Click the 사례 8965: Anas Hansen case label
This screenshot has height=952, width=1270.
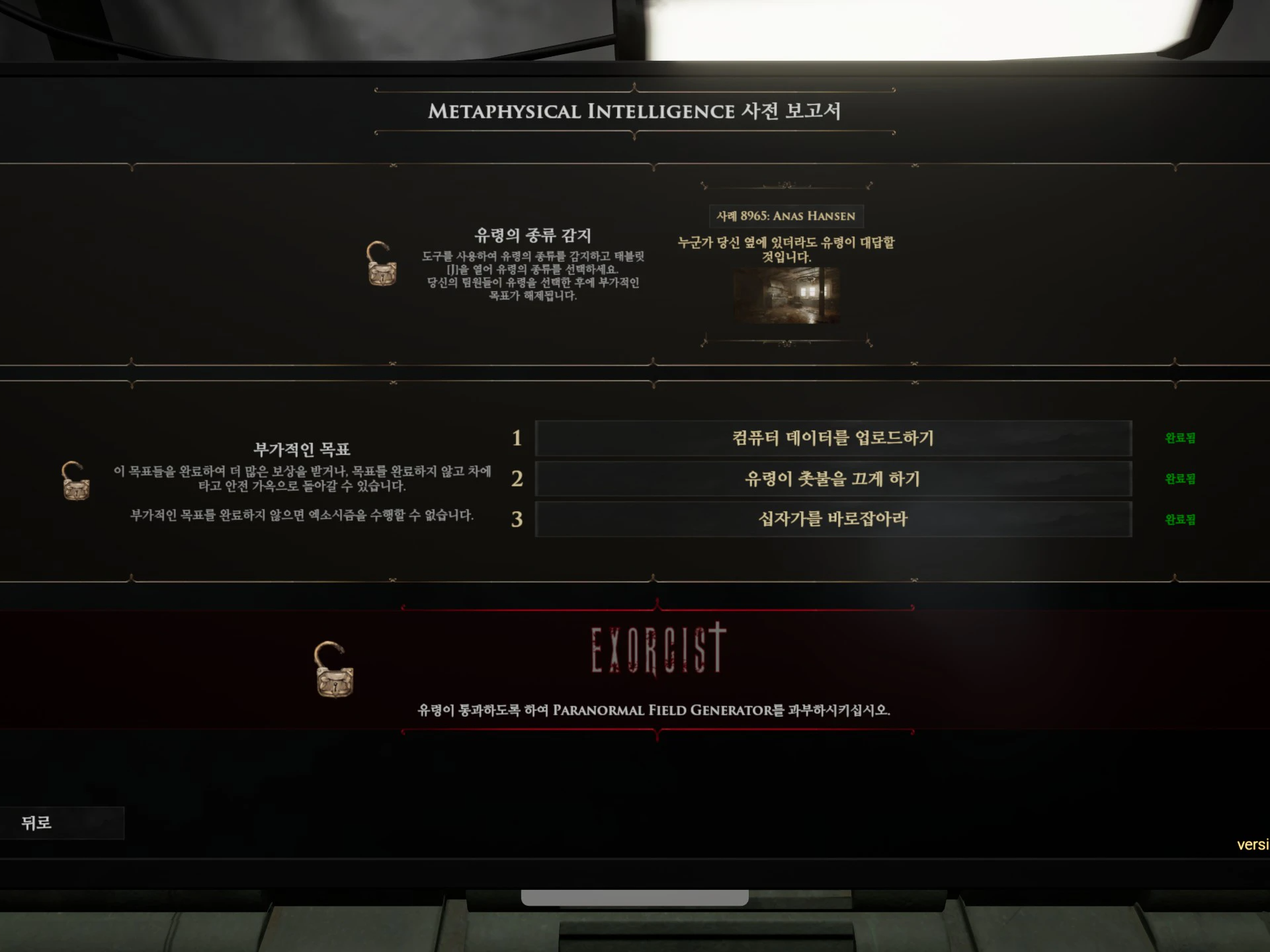coord(786,216)
